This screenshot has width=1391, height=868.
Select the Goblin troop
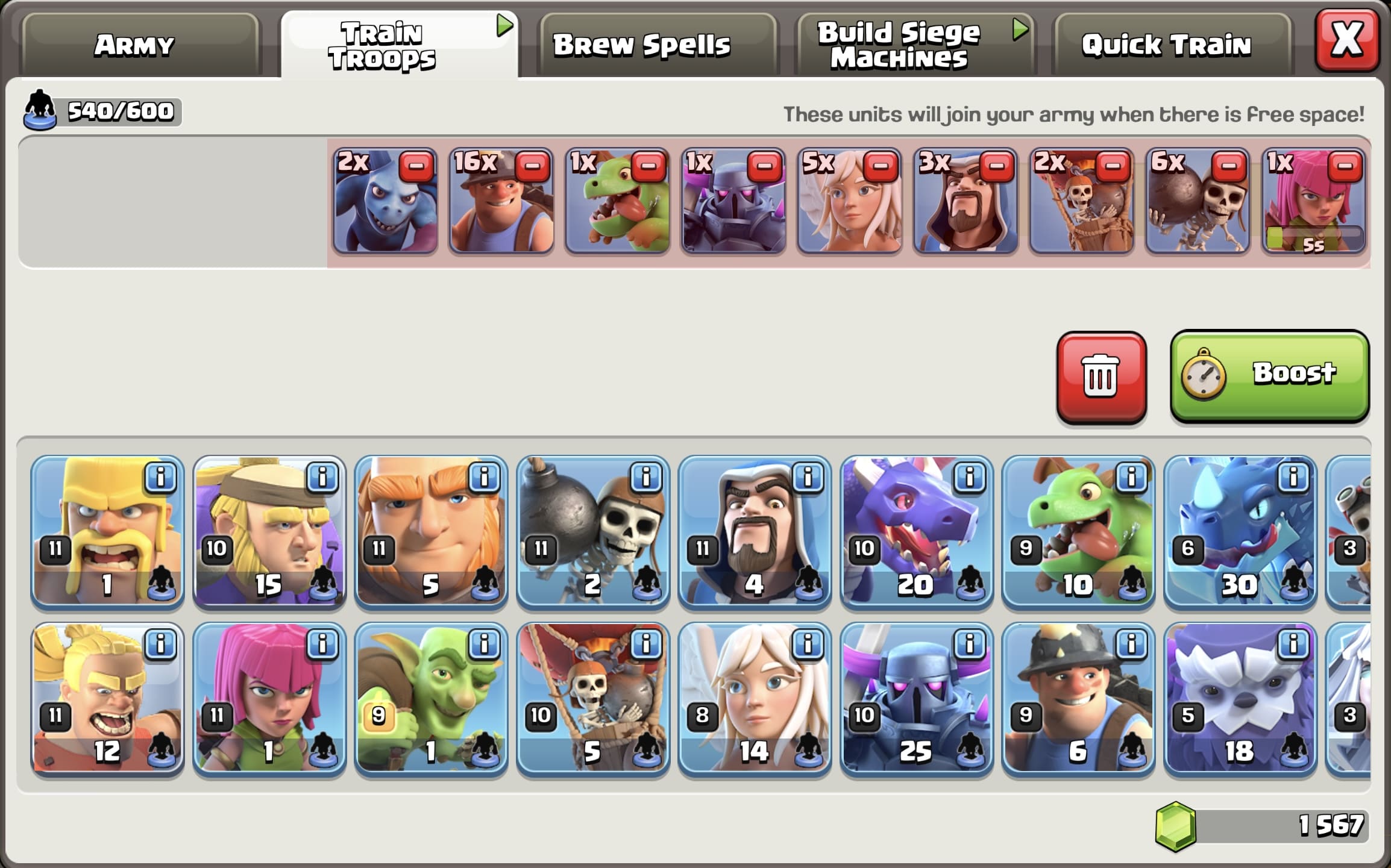[432, 699]
